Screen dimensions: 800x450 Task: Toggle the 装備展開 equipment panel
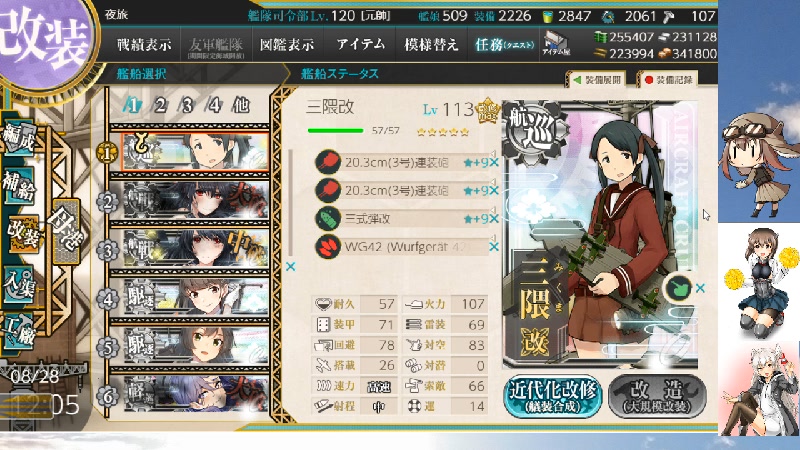[x=600, y=79]
